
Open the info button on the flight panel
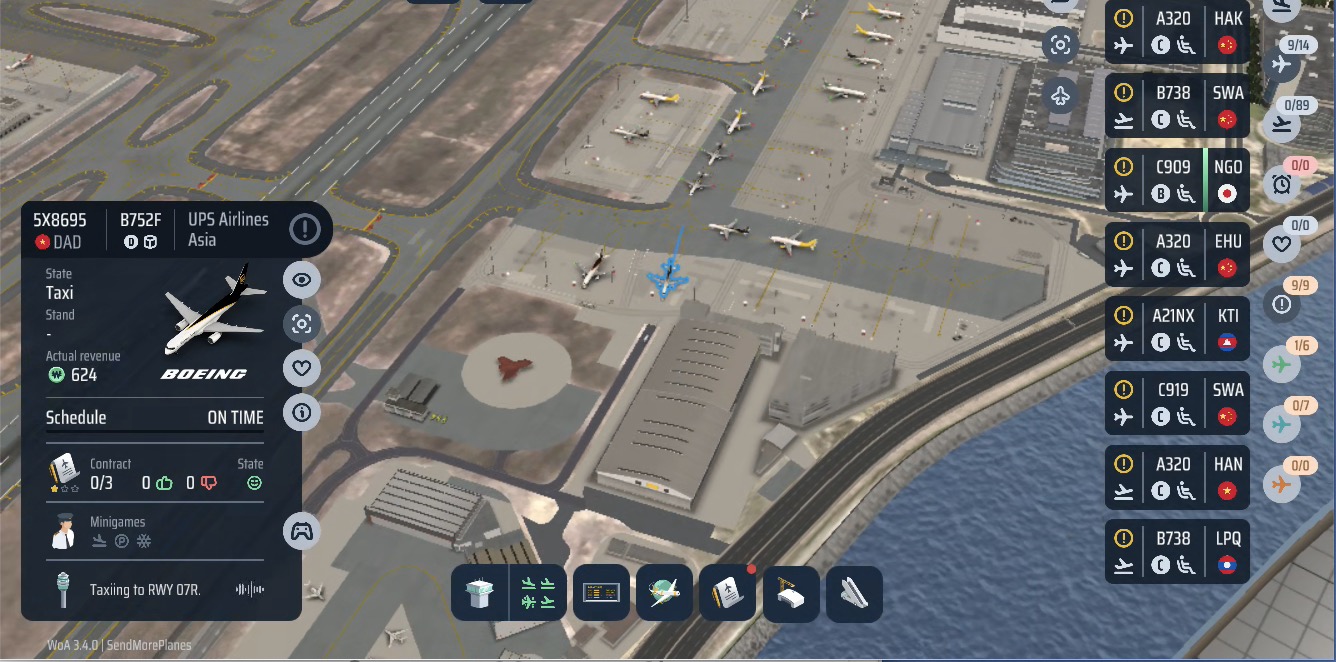(x=302, y=412)
